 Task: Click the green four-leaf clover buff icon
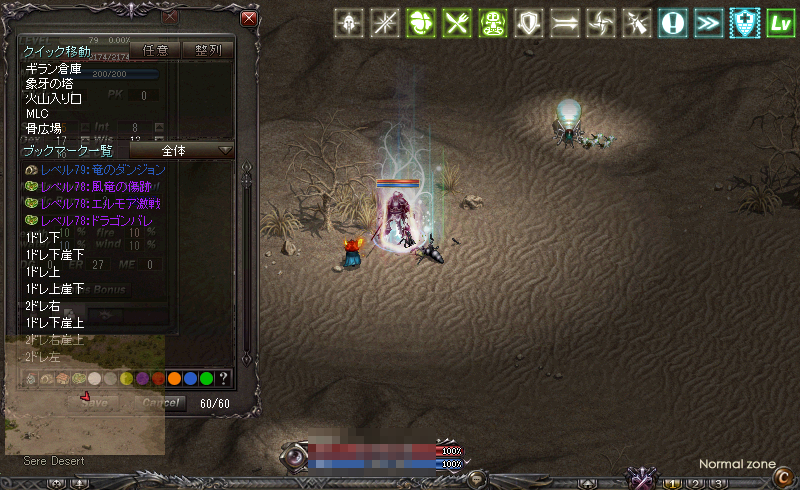pos(422,23)
